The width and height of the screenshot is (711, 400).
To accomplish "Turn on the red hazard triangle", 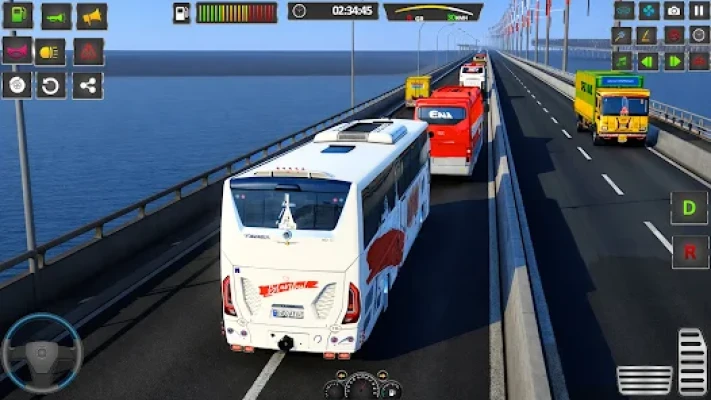I will (x=88, y=51).
